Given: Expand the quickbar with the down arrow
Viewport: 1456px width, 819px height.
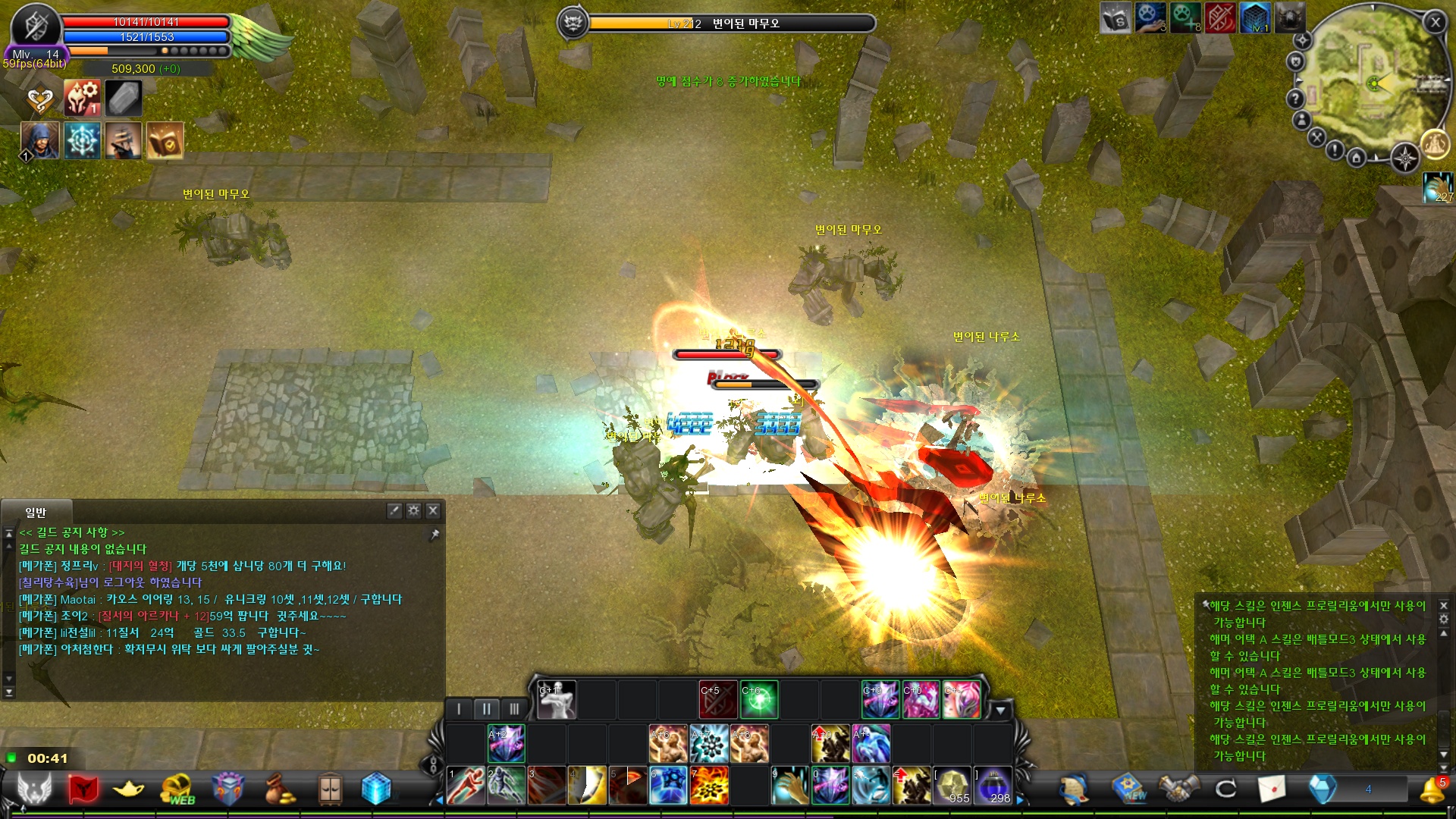Looking at the screenshot, I should (x=1000, y=711).
